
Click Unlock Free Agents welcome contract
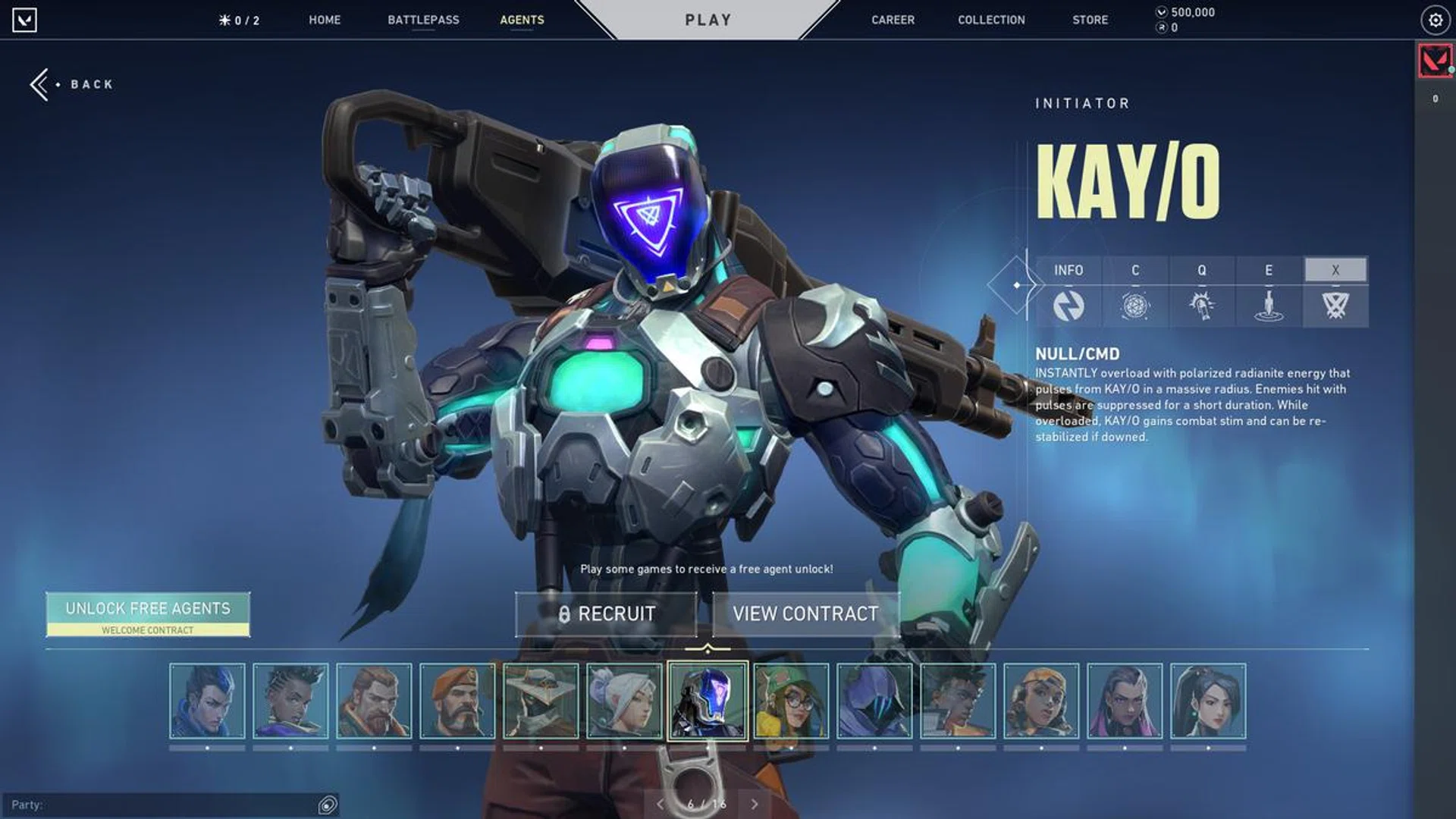(148, 613)
